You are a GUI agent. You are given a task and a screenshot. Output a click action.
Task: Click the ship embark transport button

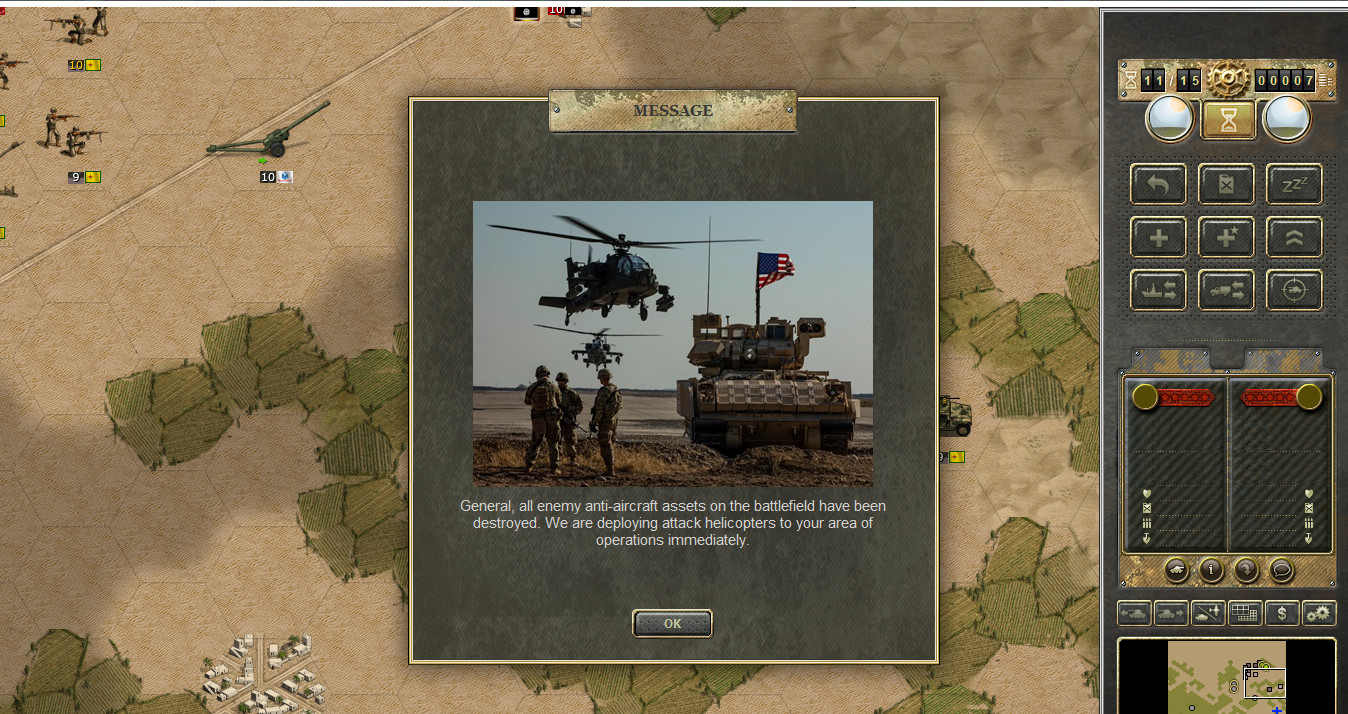1158,290
